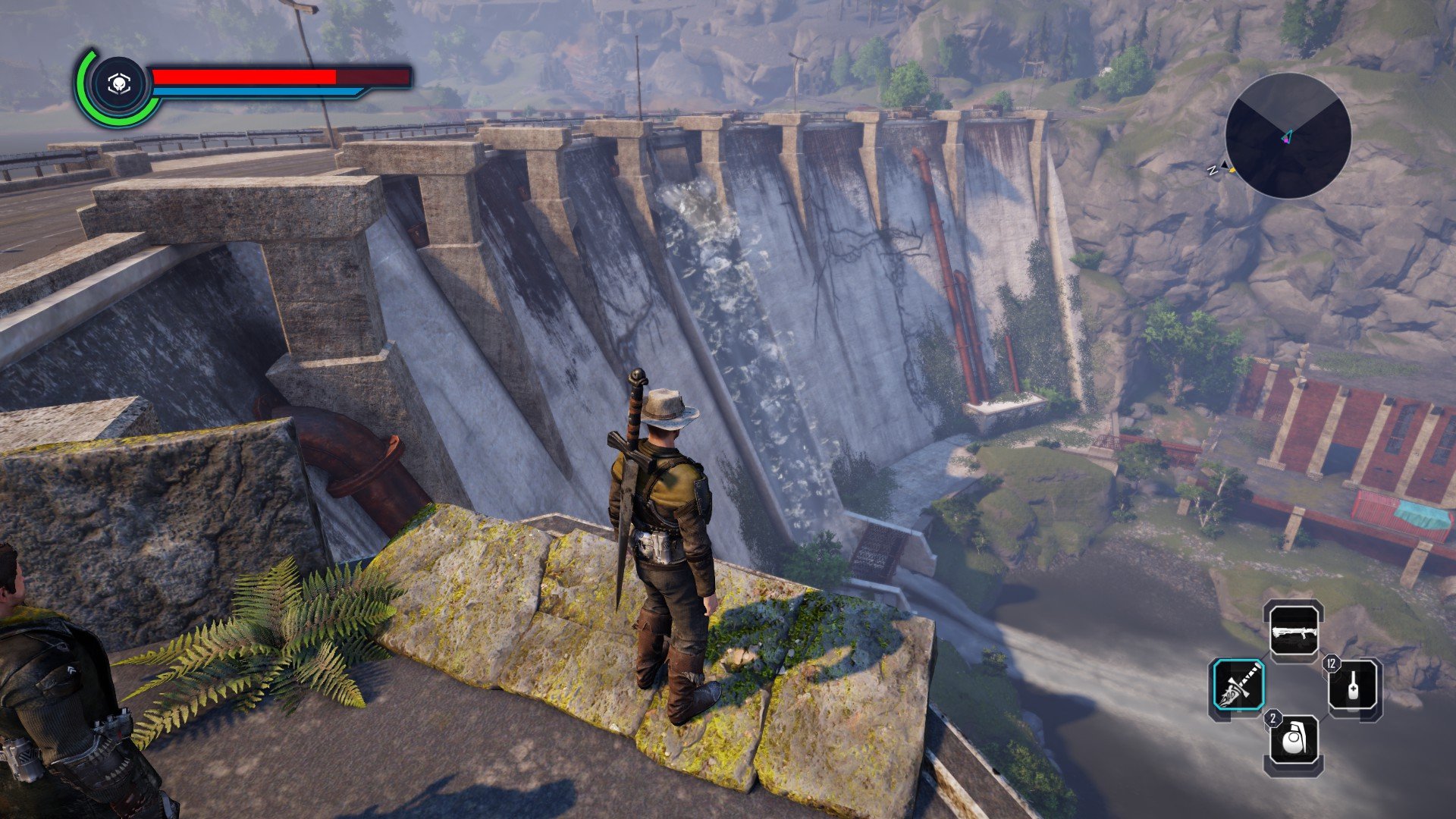Choose the grenade quick slot
The image size is (1456, 819).
1294,745
